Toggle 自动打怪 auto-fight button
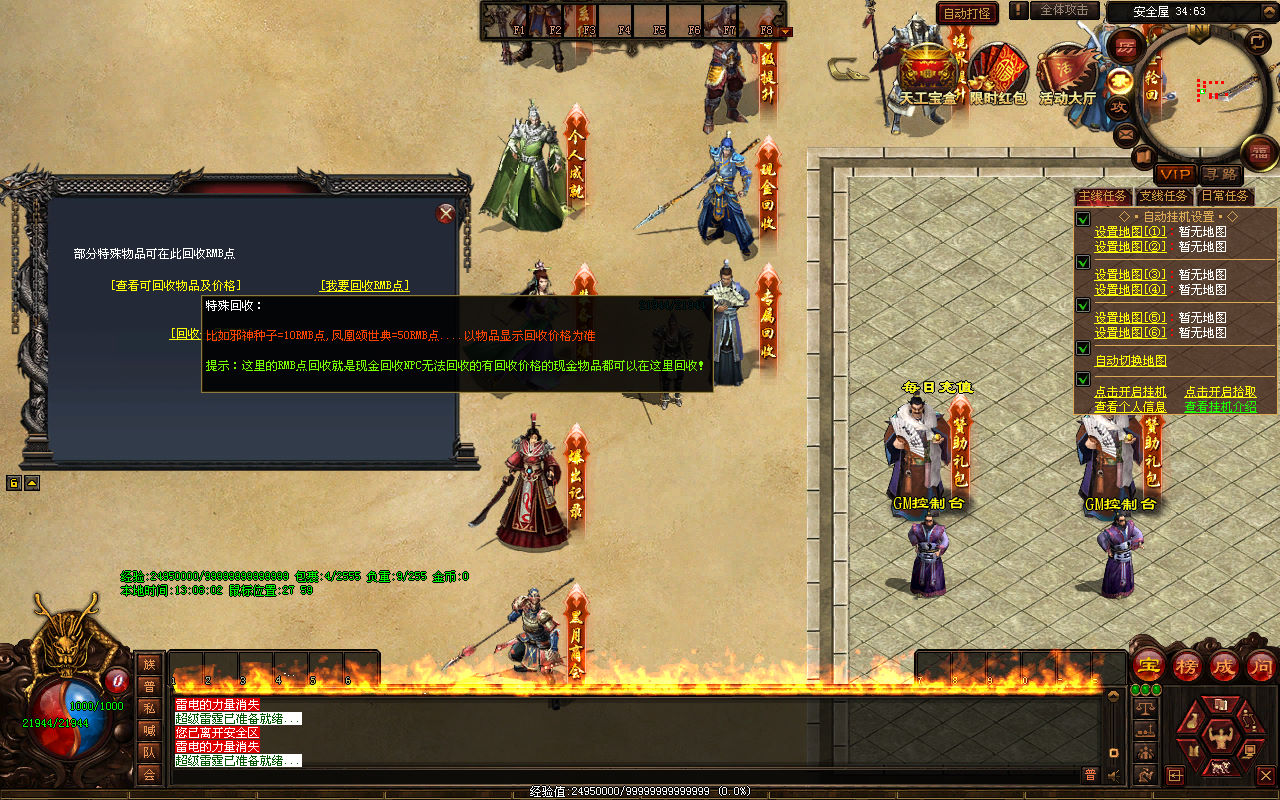Screen dimensions: 1280x800 coord(968,13)
